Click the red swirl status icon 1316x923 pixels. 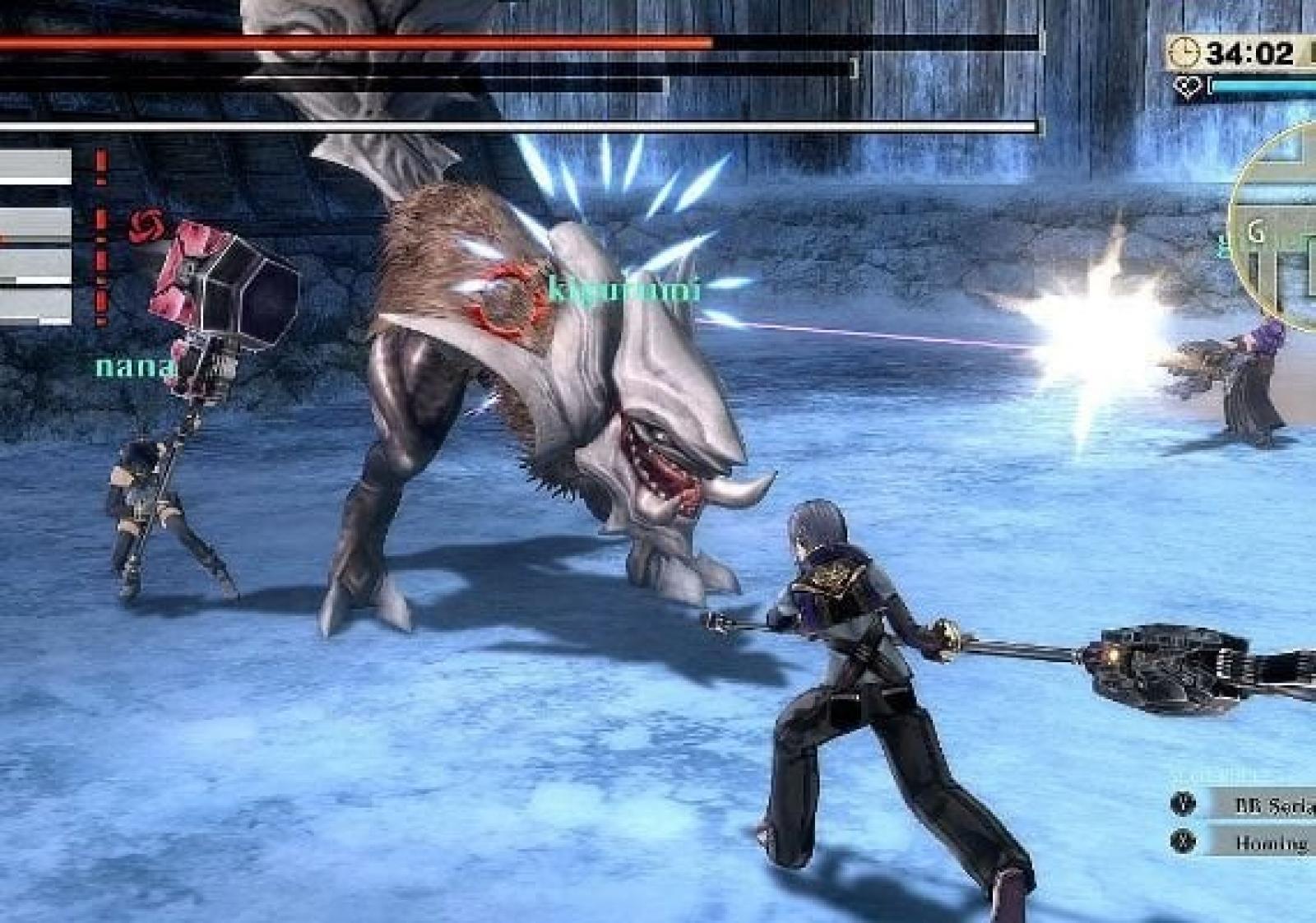point(146,225)
